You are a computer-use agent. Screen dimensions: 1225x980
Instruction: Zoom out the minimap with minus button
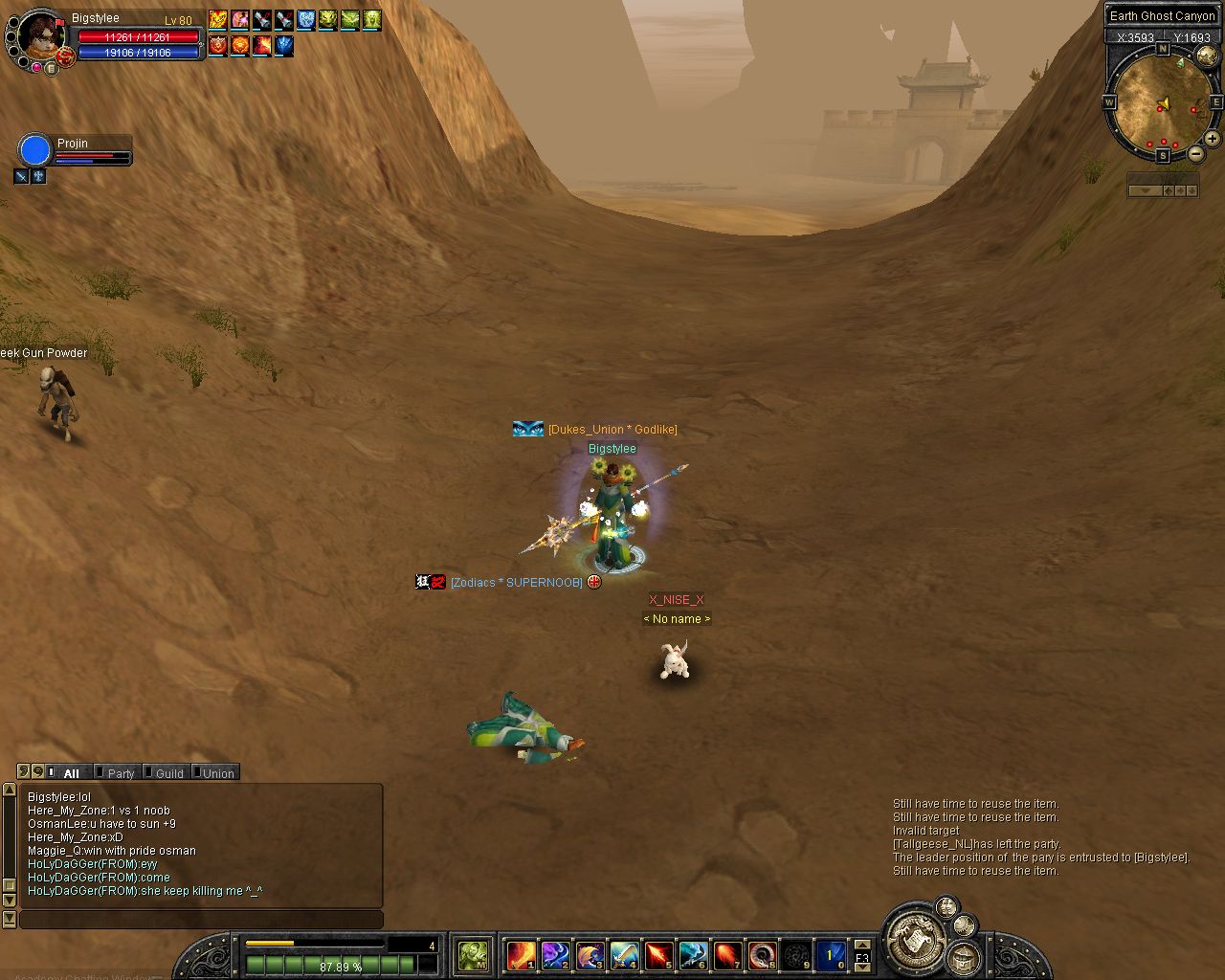1196,154
